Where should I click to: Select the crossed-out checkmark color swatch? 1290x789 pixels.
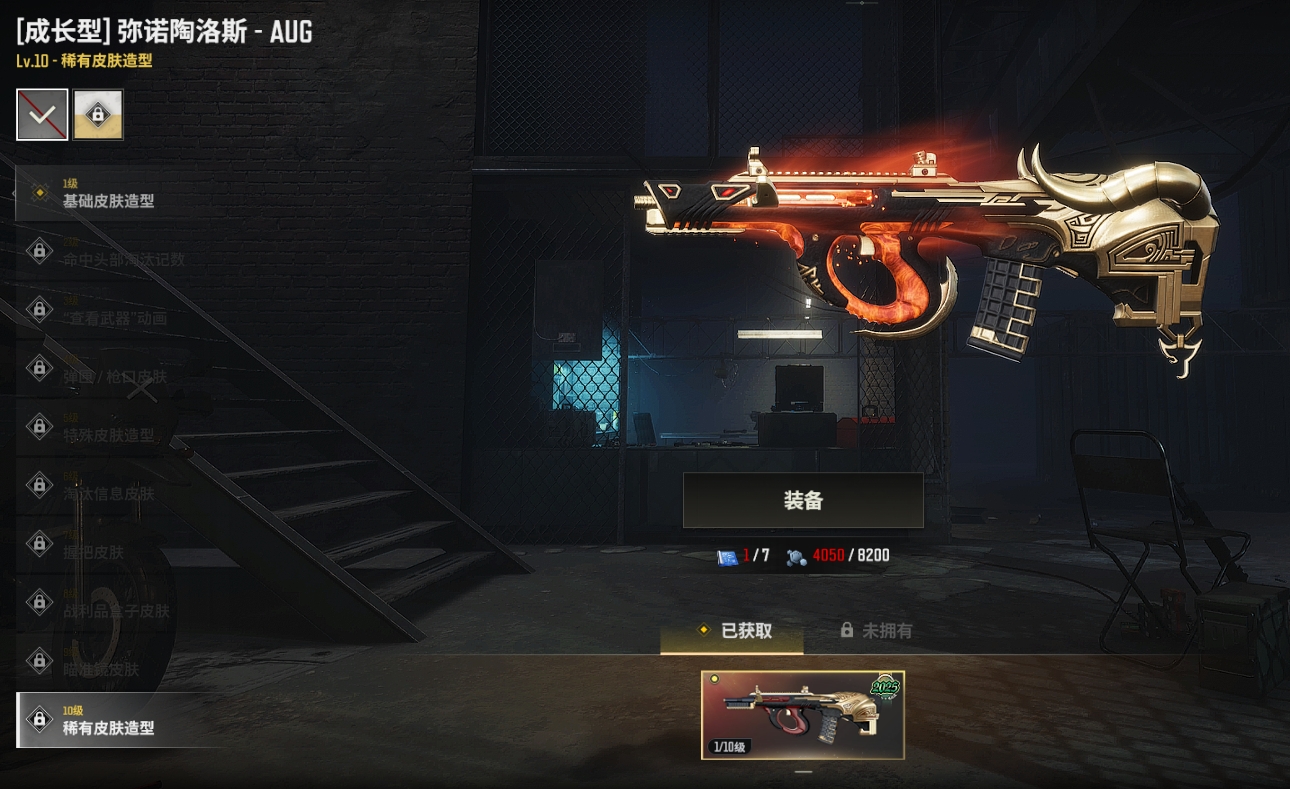point(42,114)
